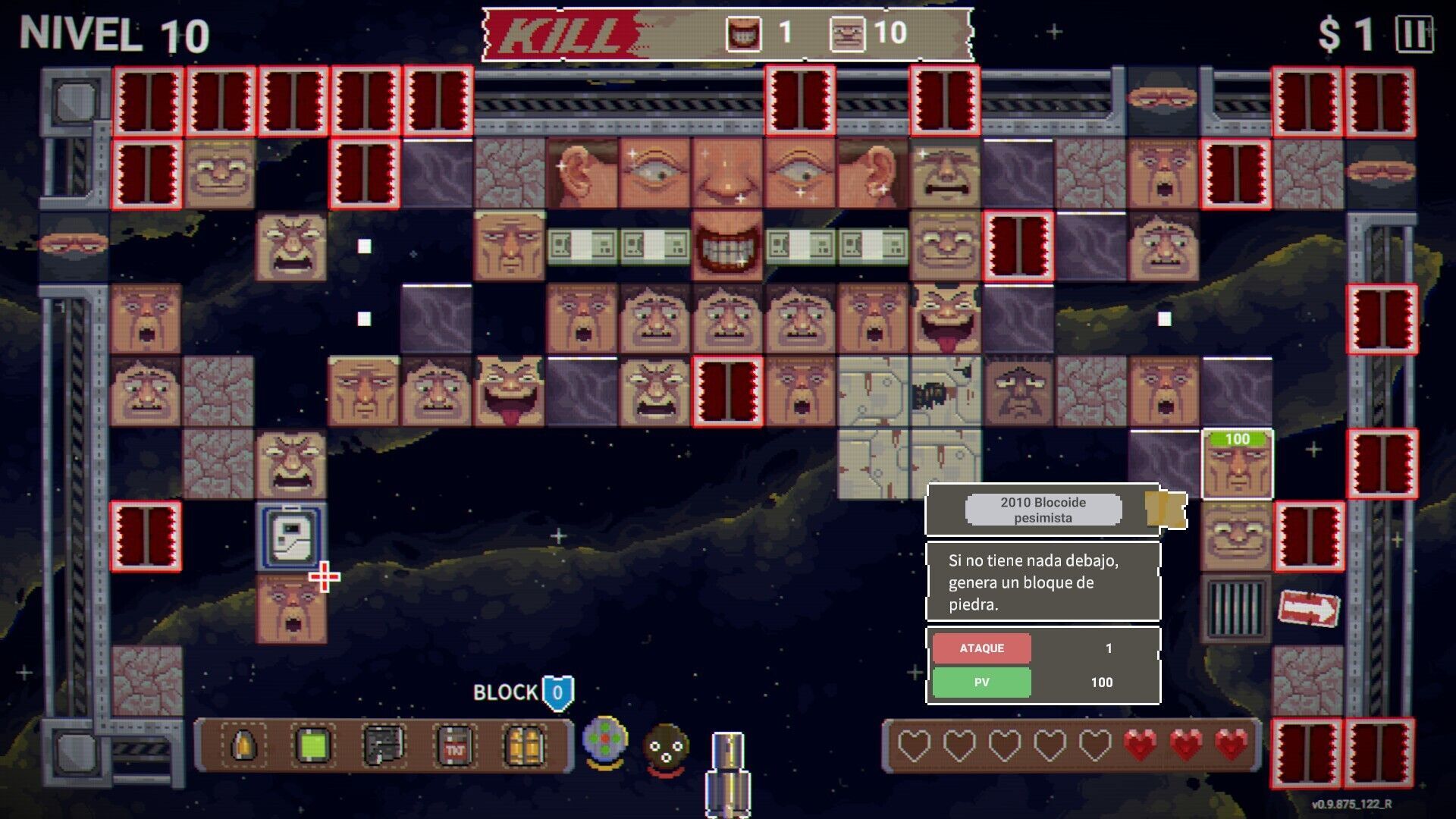Select the single bullet ammo slot

(x=243, y=746)
